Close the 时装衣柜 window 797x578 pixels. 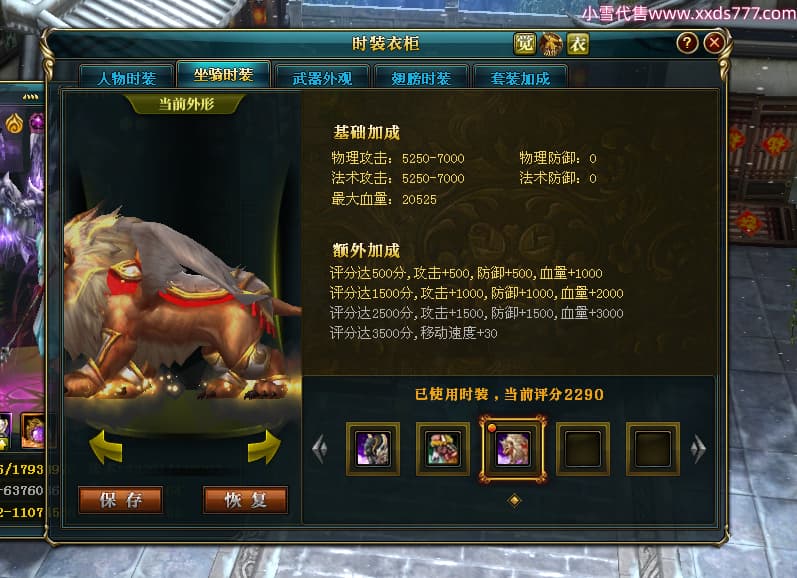point(713,43)
